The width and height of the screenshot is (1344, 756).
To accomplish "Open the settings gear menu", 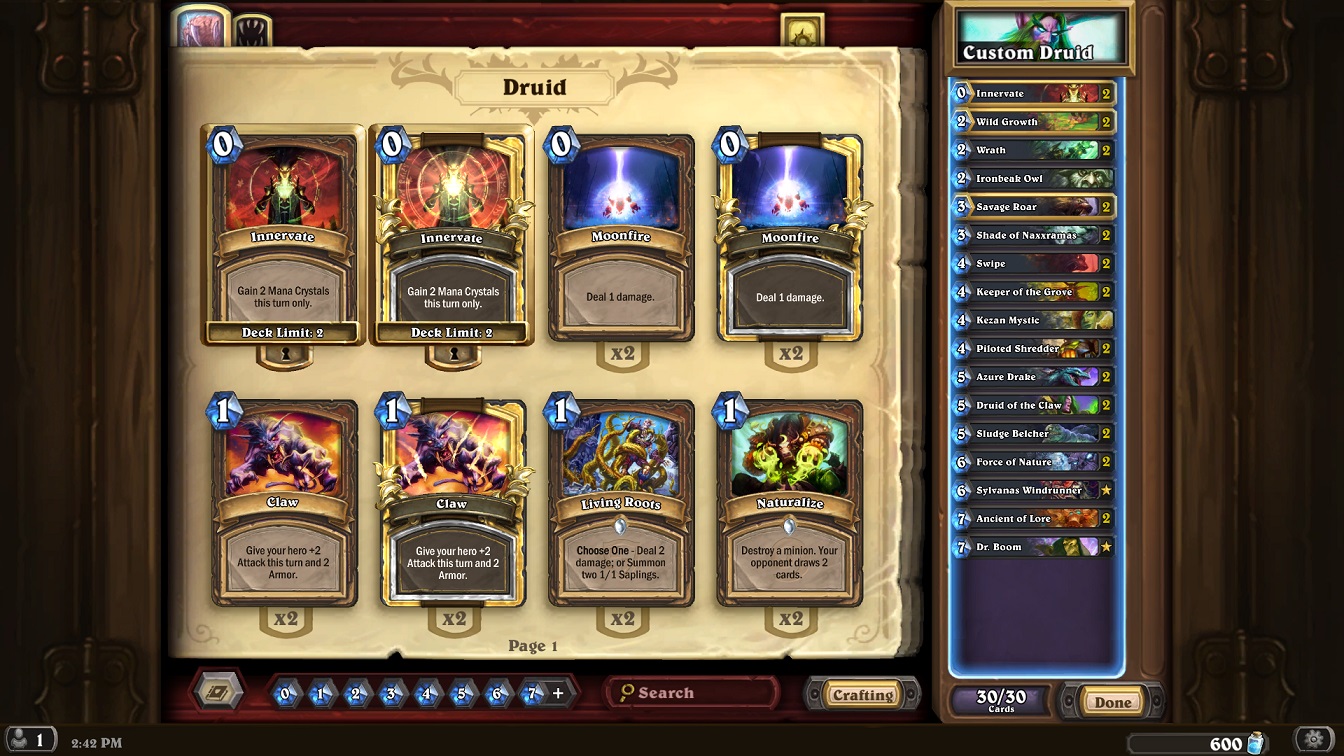I will point(1315,741).
